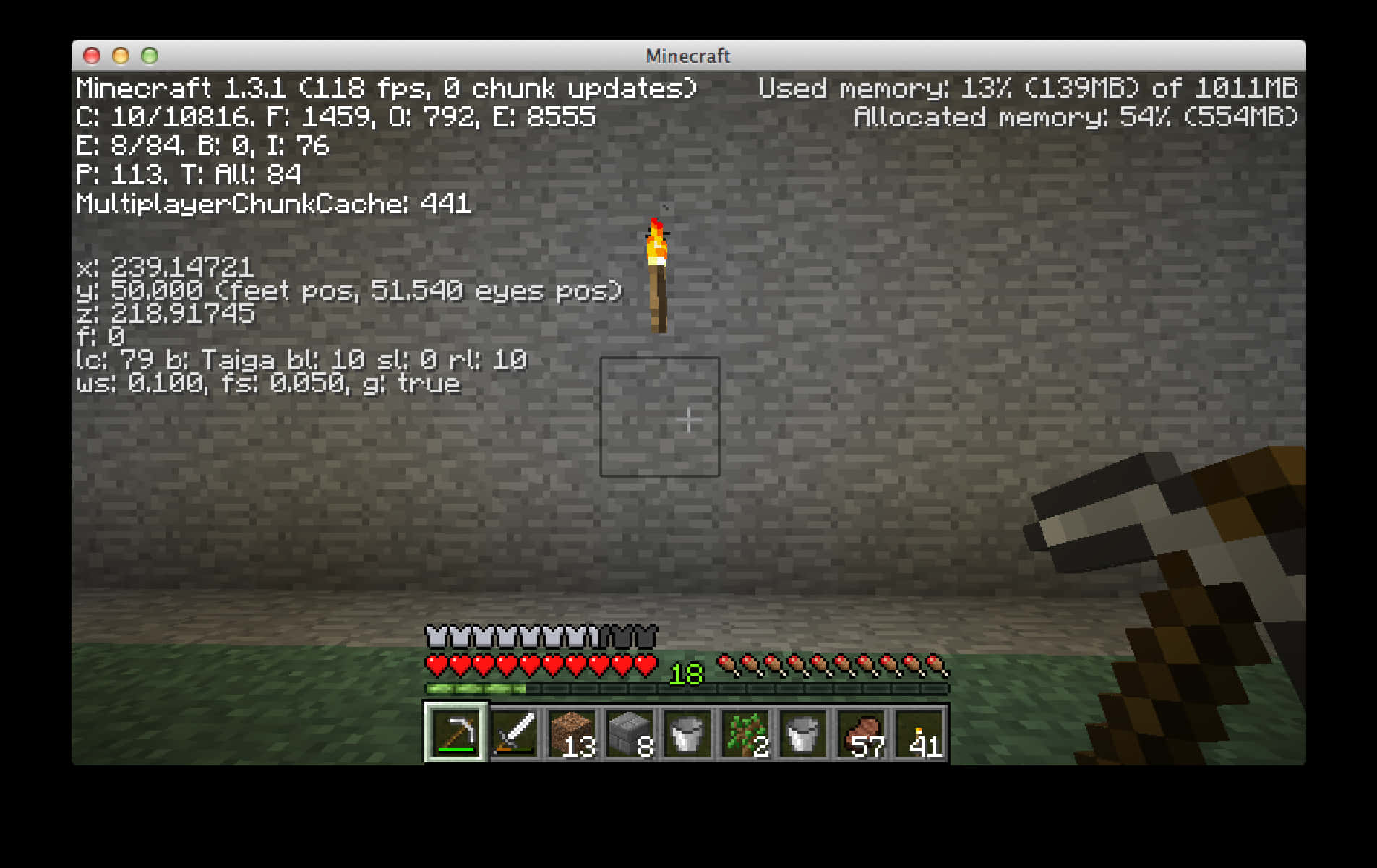Click the first silver armor chestplate icon
Image resolution: width=1377 pixels, height=868 pixels.
(437, 635)
